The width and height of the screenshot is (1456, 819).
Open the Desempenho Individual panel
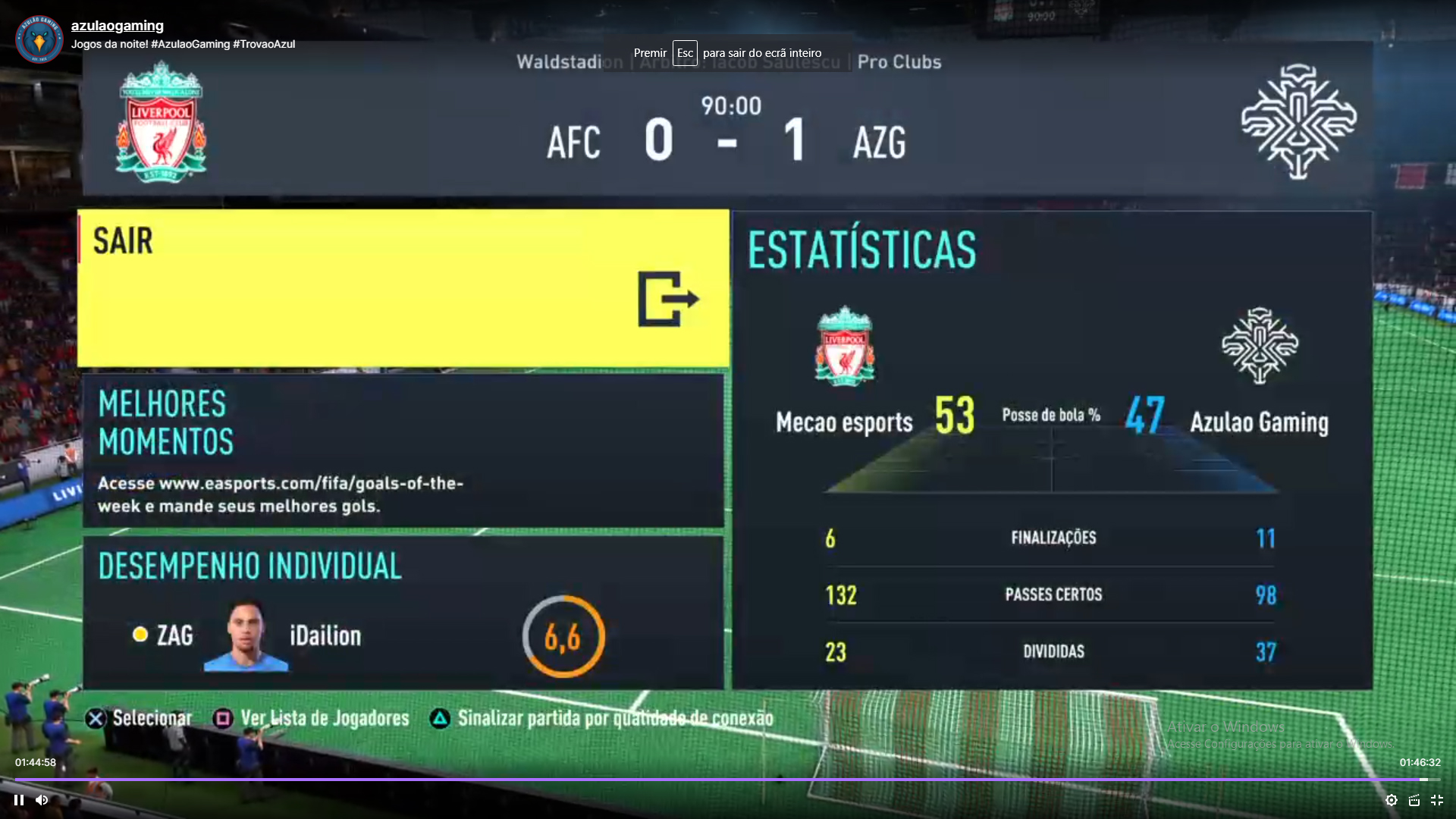pos(403,613)
